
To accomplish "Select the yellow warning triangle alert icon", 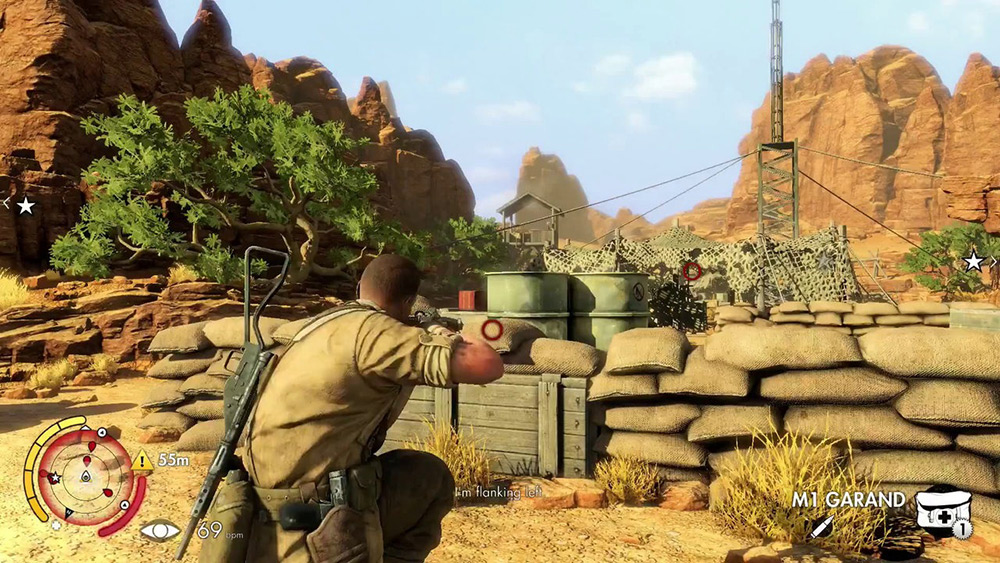I will coord(142,461).
